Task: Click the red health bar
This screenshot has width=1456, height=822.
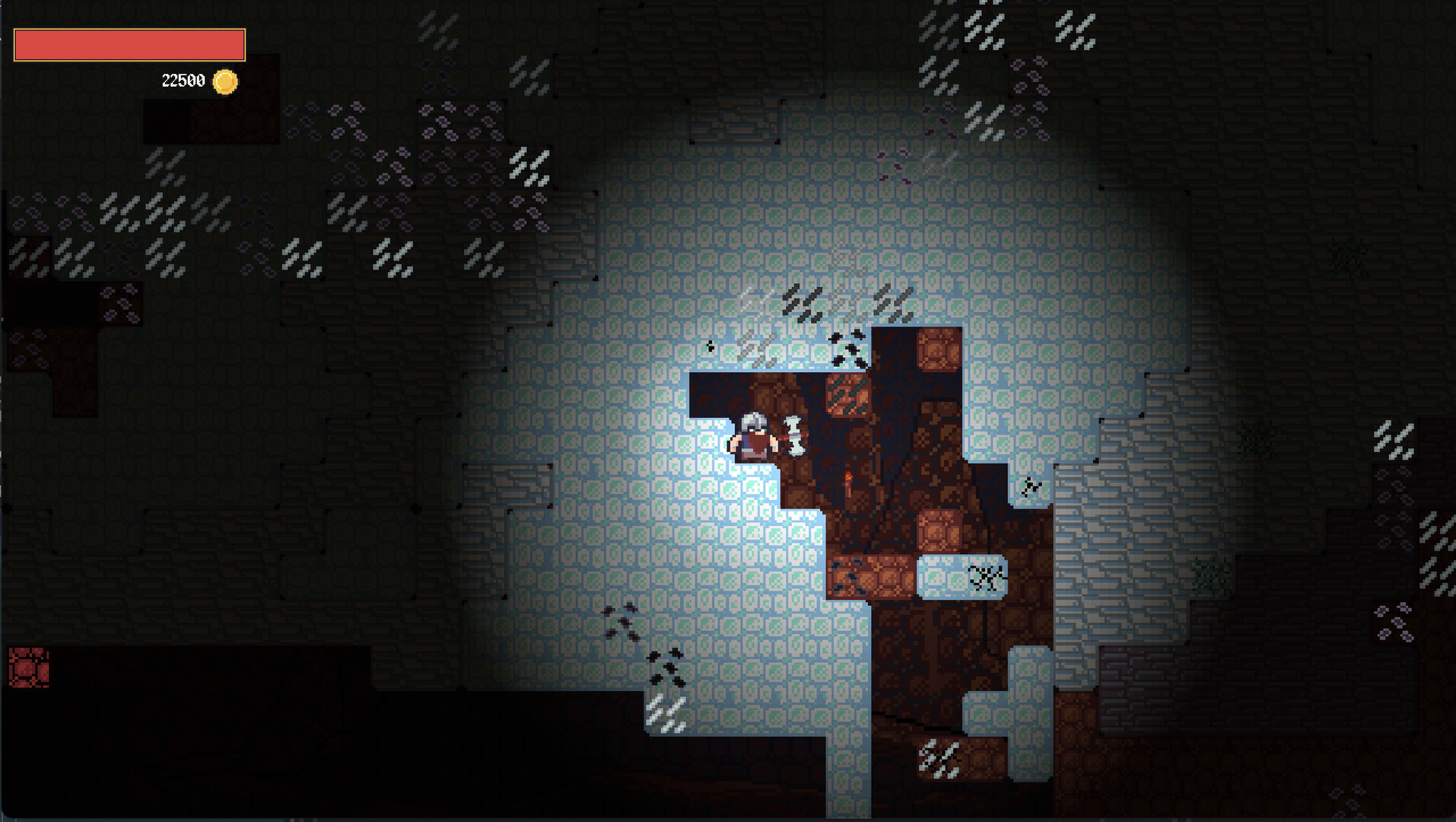Action: tap(129, 45)
